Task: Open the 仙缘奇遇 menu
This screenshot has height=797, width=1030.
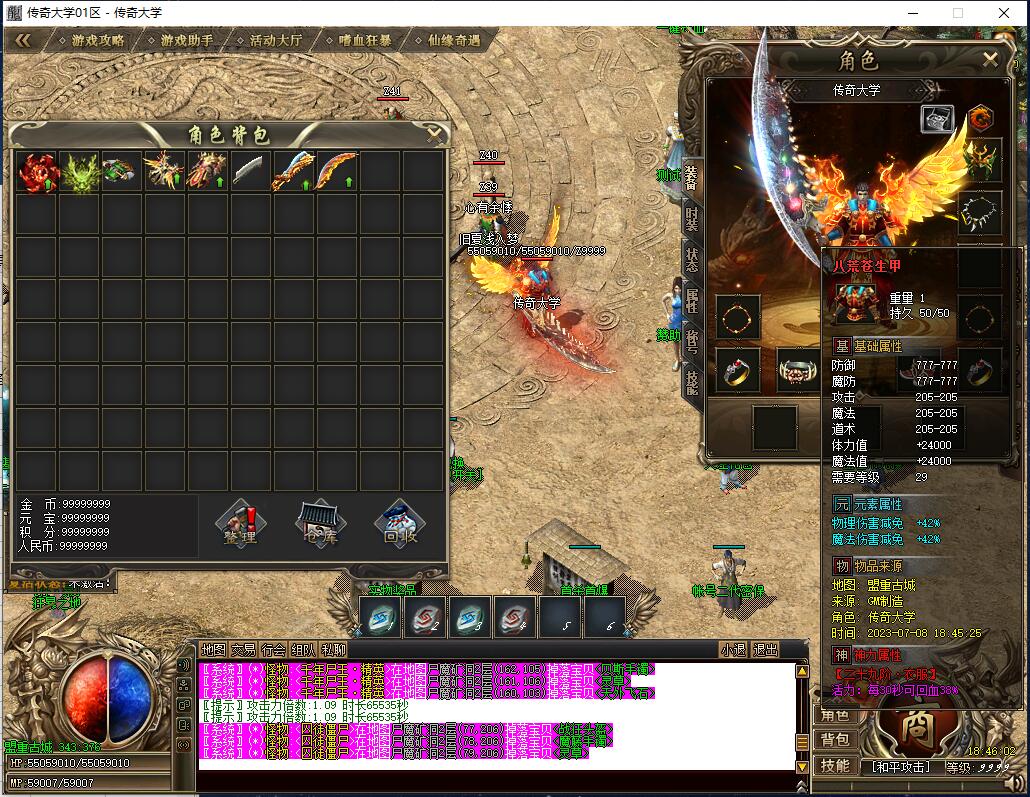Action: point(453,41)
